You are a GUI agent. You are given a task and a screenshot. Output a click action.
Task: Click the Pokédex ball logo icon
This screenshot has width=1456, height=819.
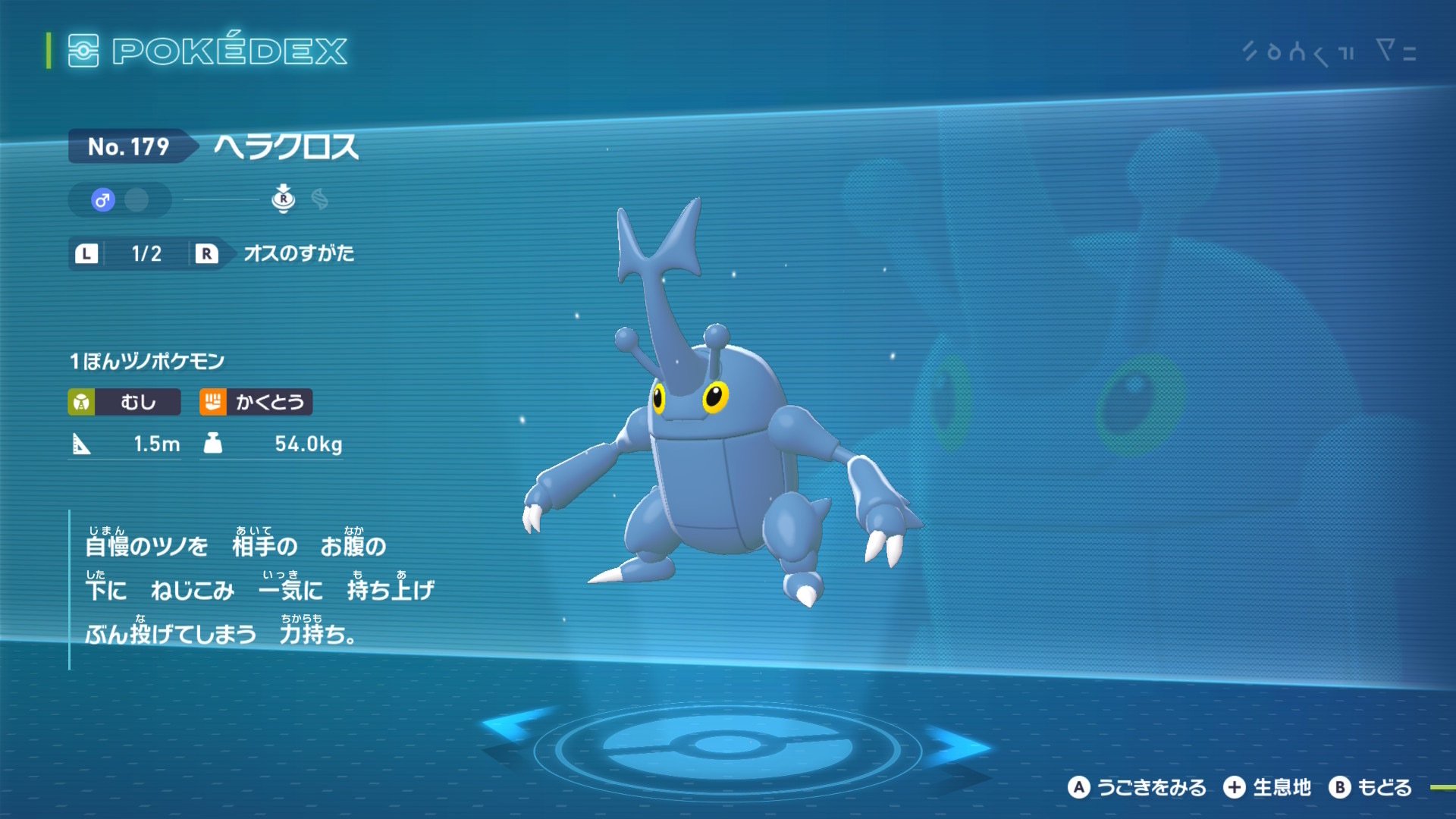[x=86, y=52]
